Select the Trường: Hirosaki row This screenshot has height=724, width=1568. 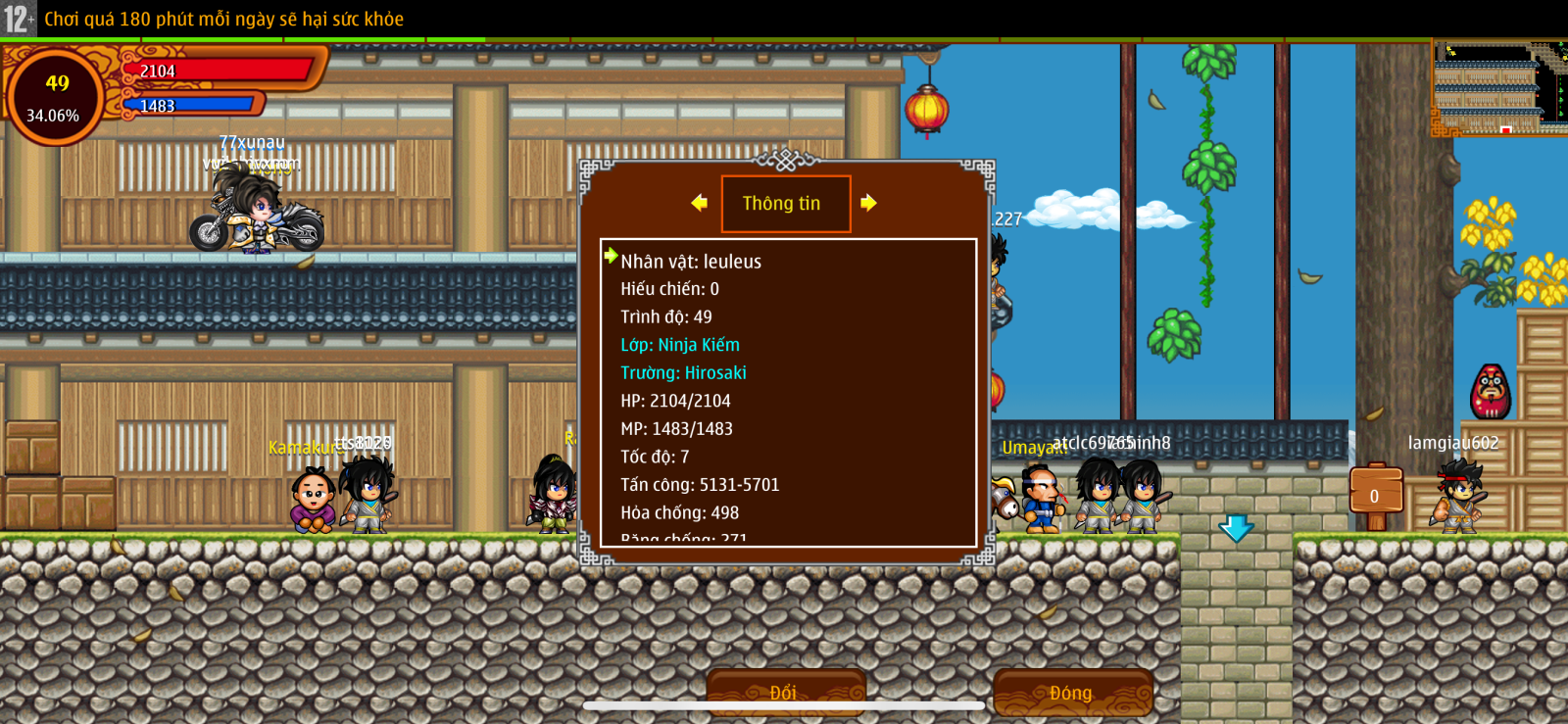click(683, 373)
